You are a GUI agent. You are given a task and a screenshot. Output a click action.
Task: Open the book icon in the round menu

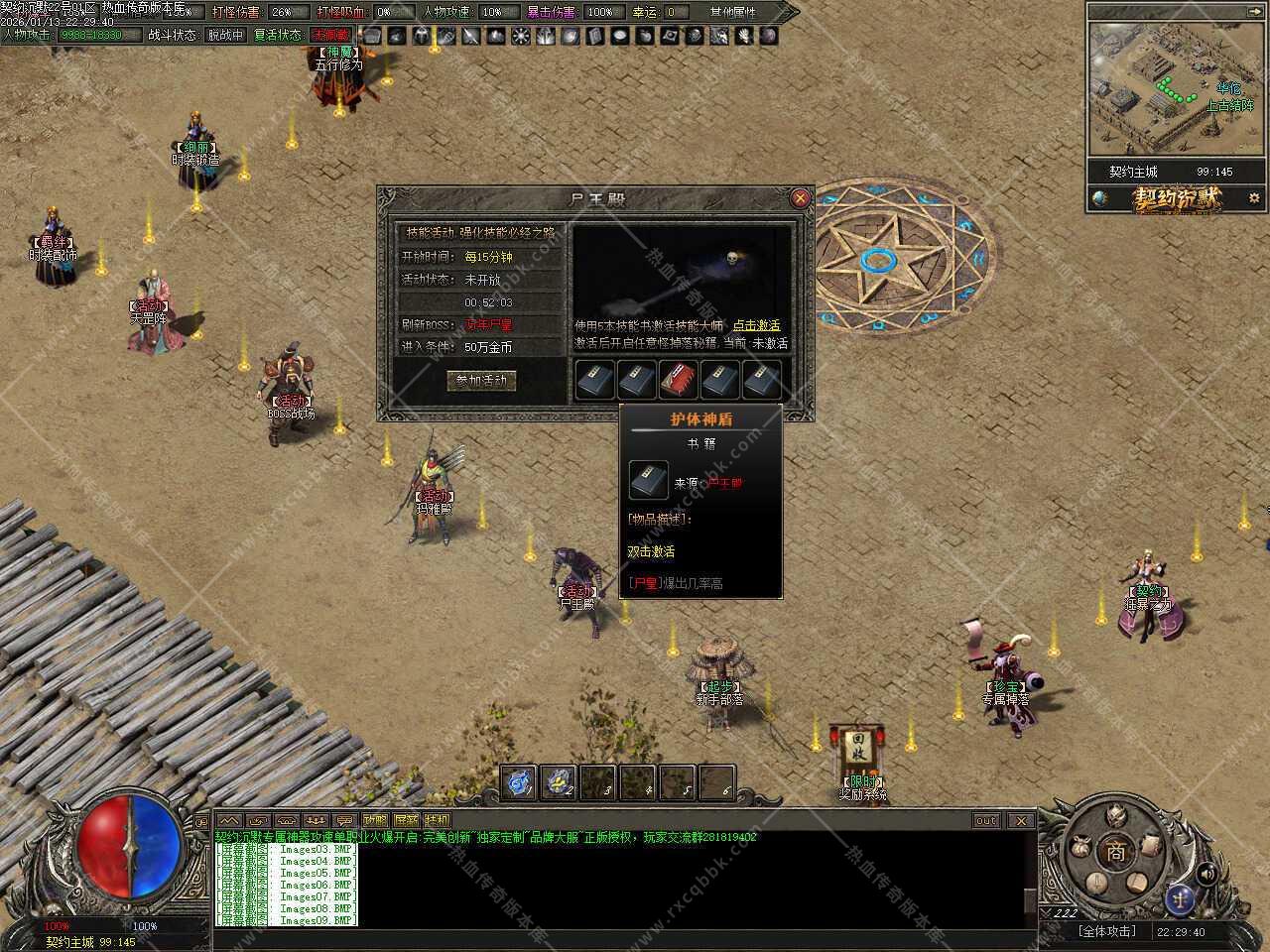[x=1137, y=881]
